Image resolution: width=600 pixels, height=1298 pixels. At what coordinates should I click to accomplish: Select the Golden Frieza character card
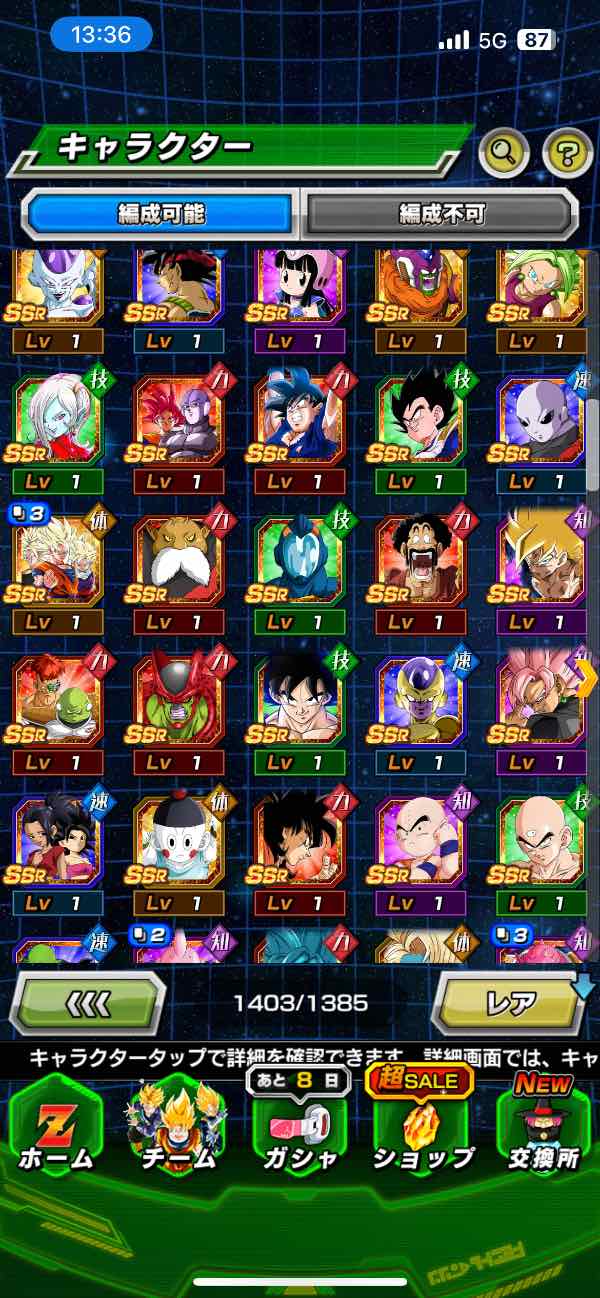[x=421, y=699]
